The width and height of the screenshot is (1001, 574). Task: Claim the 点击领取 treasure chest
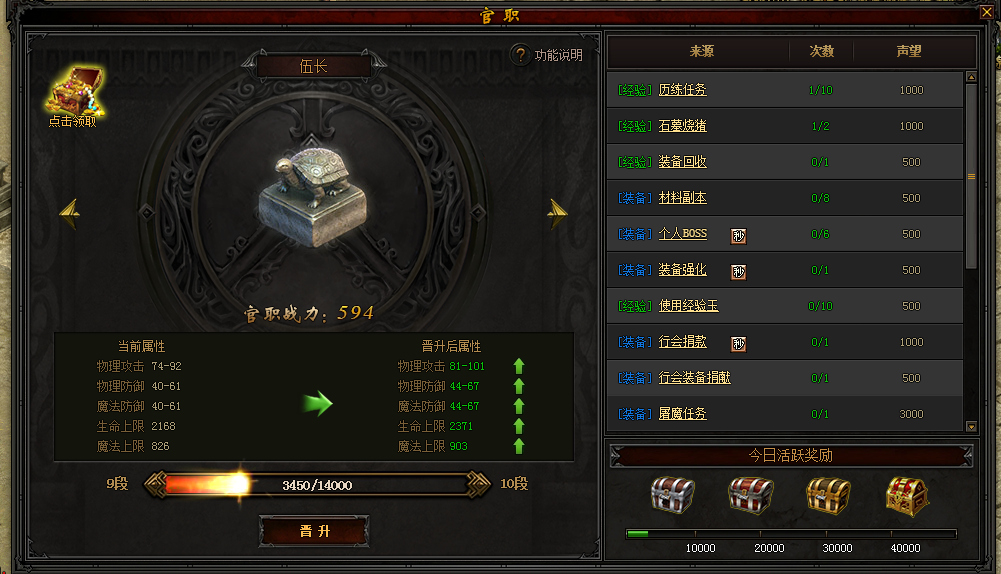coord(71,95)
